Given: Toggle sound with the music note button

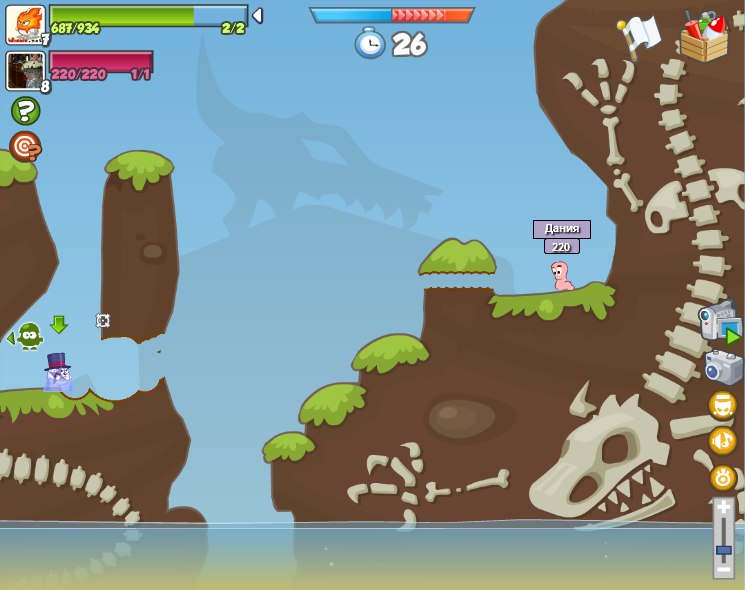Looking at the screenshot, I should point(723,441).
